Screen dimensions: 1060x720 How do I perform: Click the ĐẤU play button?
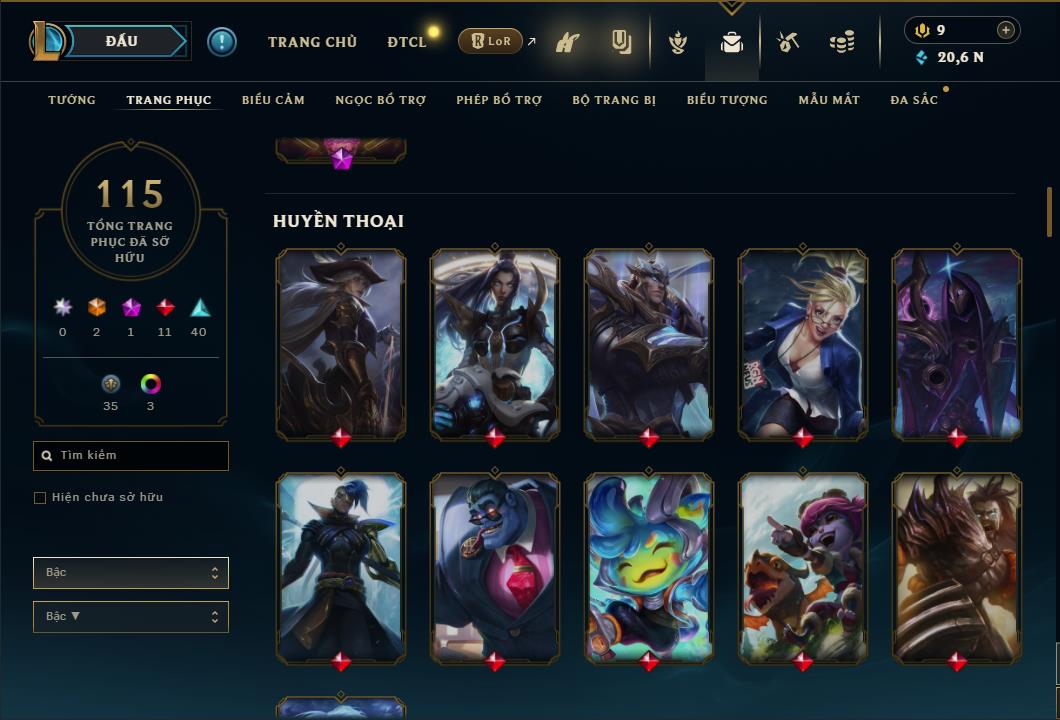pyautogui.click(x=122, y=41)
